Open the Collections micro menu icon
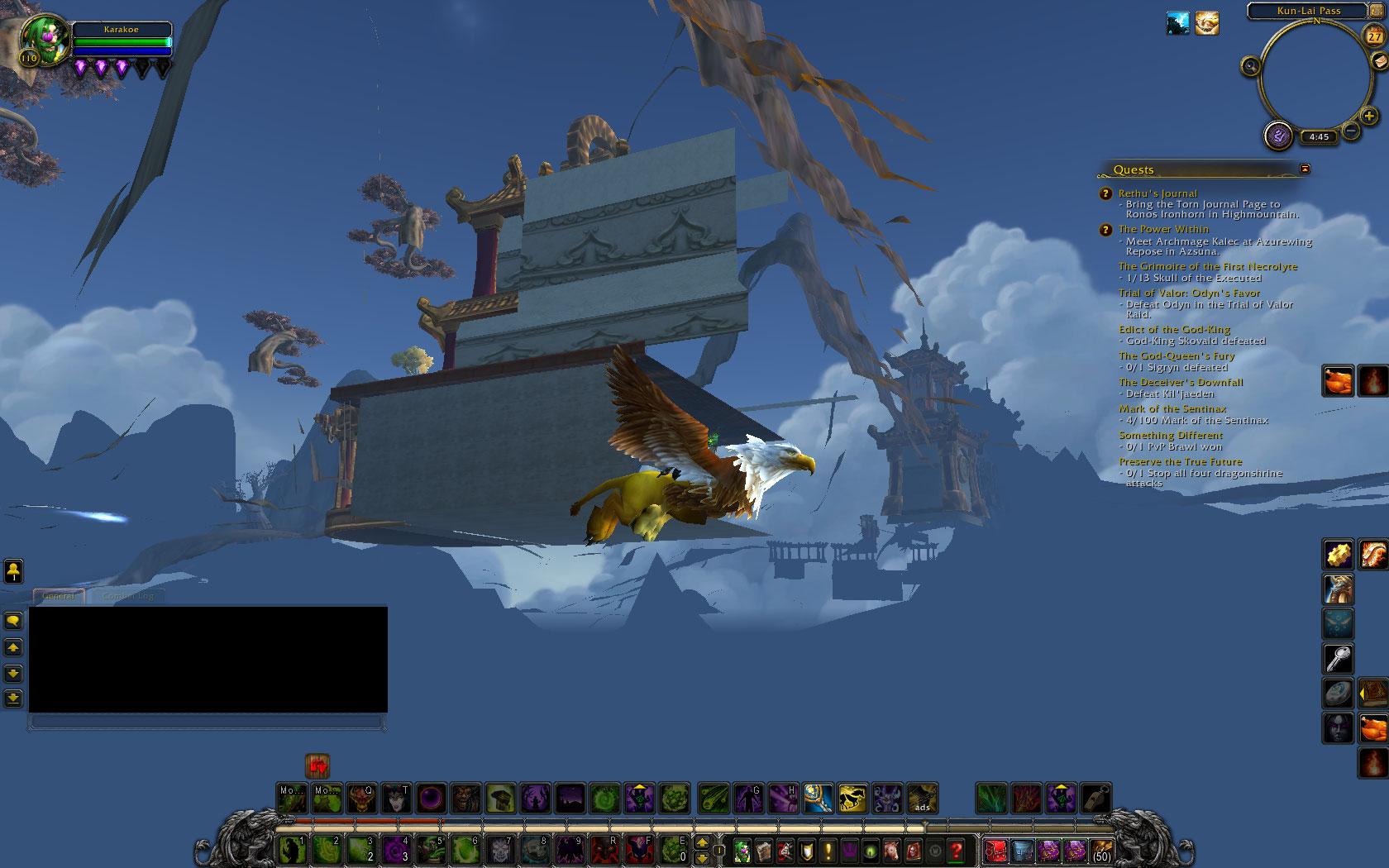 [891, 851]
